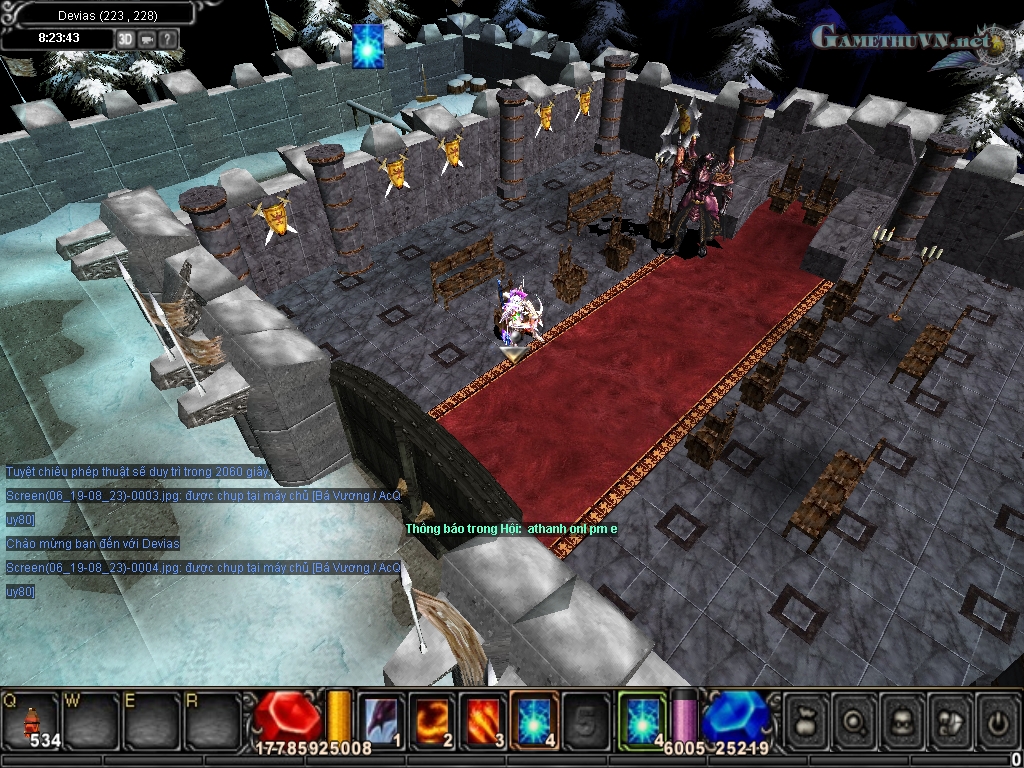Screen dimensions: 1024x768
Task: Click the magnifier-shaped menu button
Action: coord(854,719)
